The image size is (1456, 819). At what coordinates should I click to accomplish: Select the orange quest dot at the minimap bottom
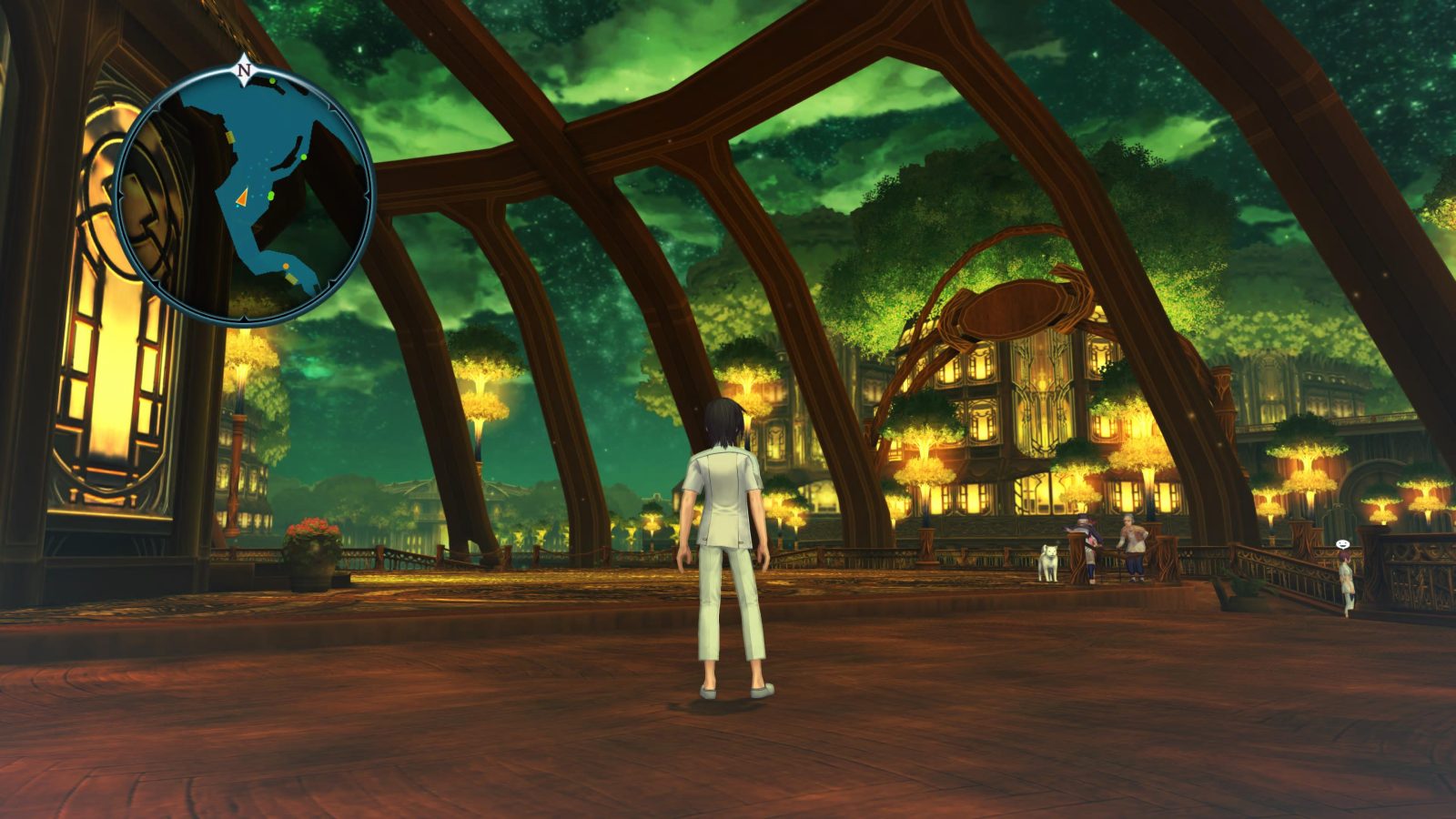285,266
